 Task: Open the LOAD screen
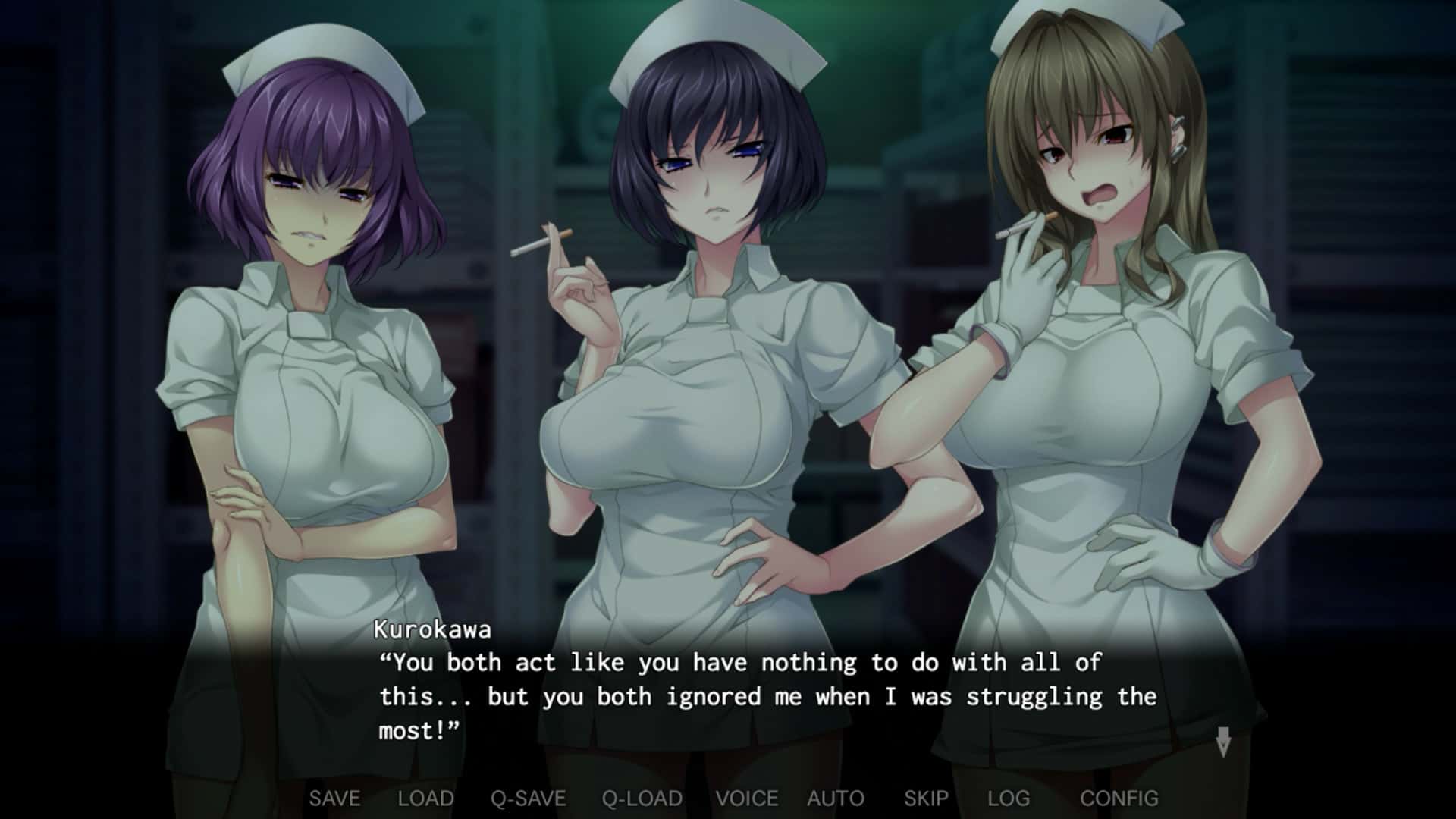pos(427,798)
